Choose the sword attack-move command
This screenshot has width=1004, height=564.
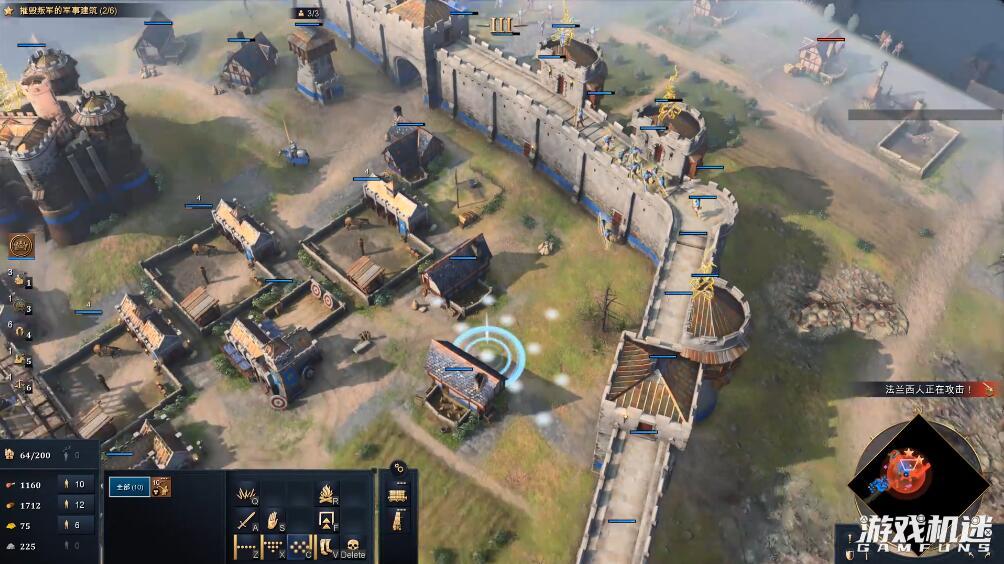246,520
